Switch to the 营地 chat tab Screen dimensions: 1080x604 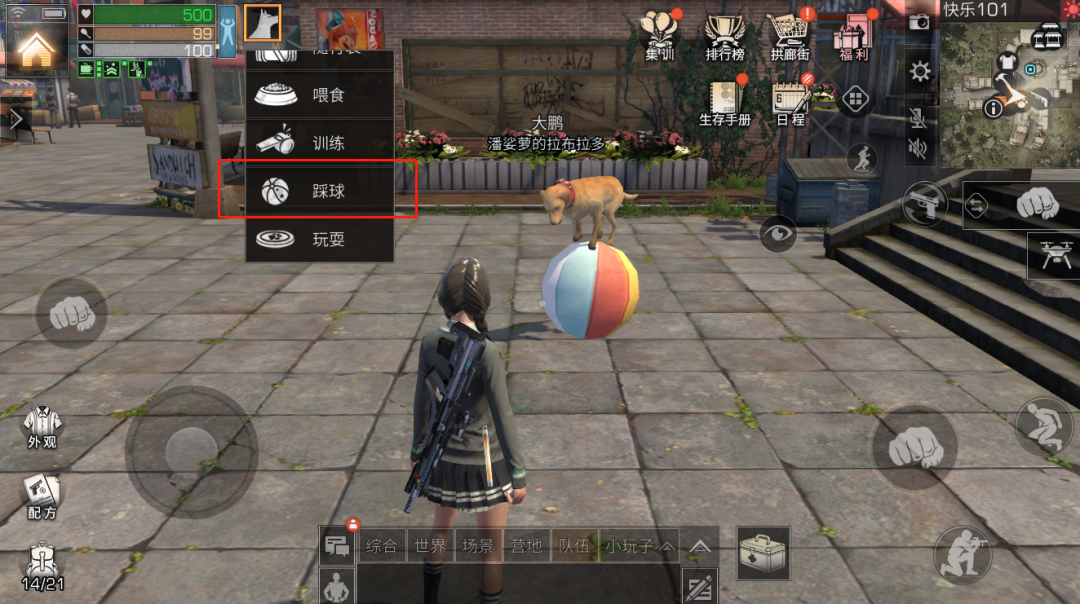point(527,546)
